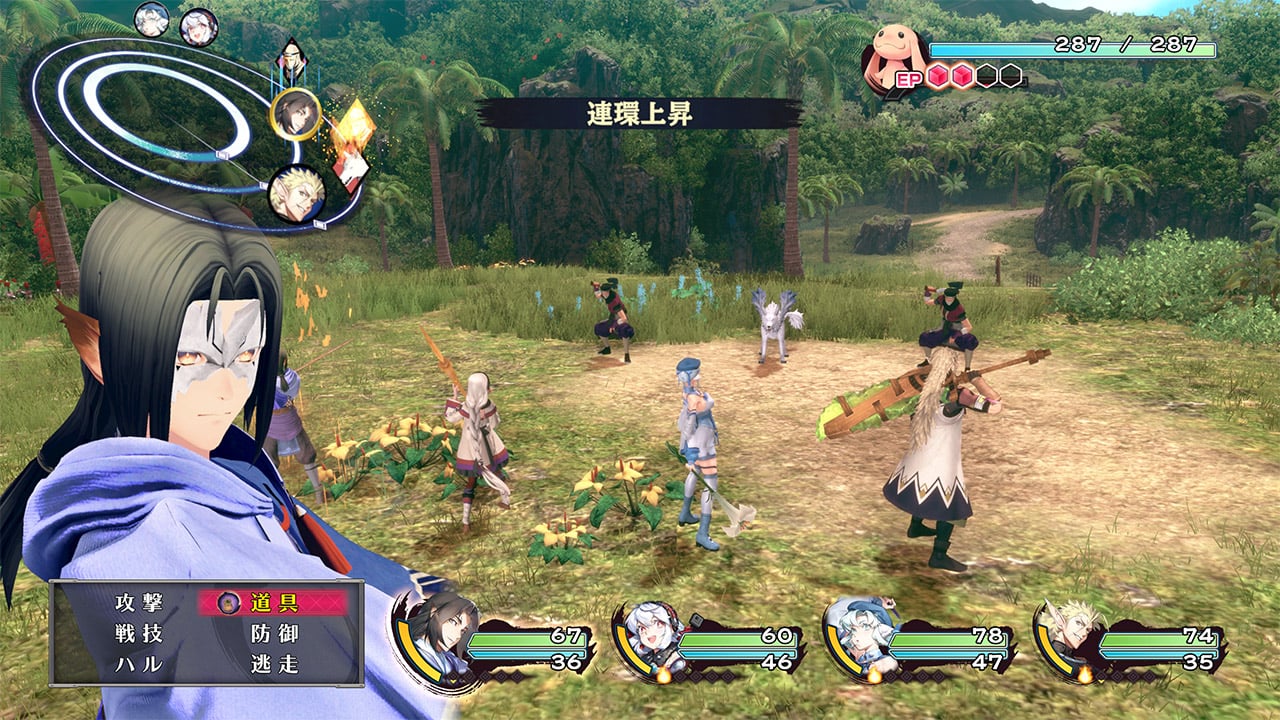1280x720 pixels.
Task: Open the 戦技 battle skills command
Action: pyautogui.click(x=138, y=634)
